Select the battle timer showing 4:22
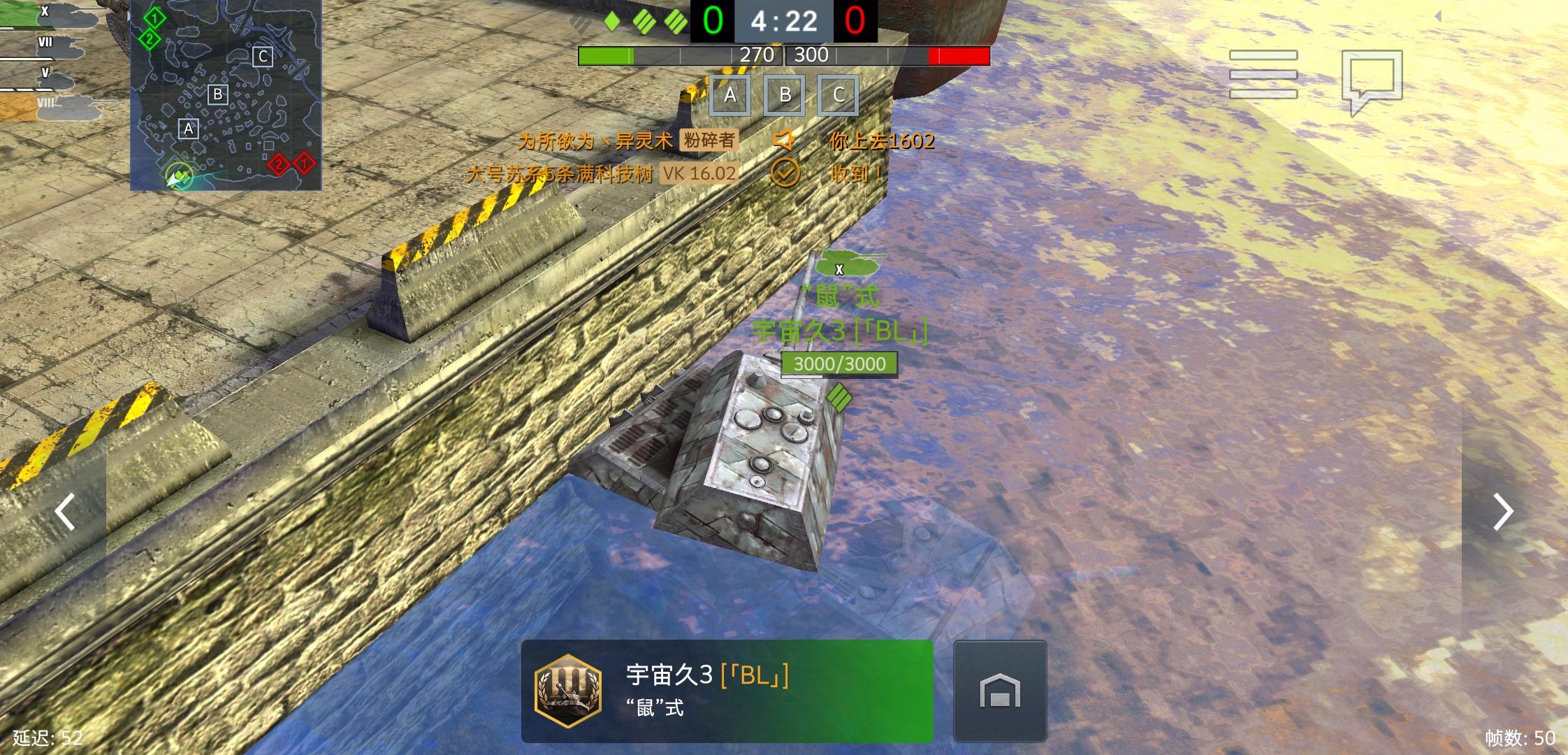 (x=784, y=21)
